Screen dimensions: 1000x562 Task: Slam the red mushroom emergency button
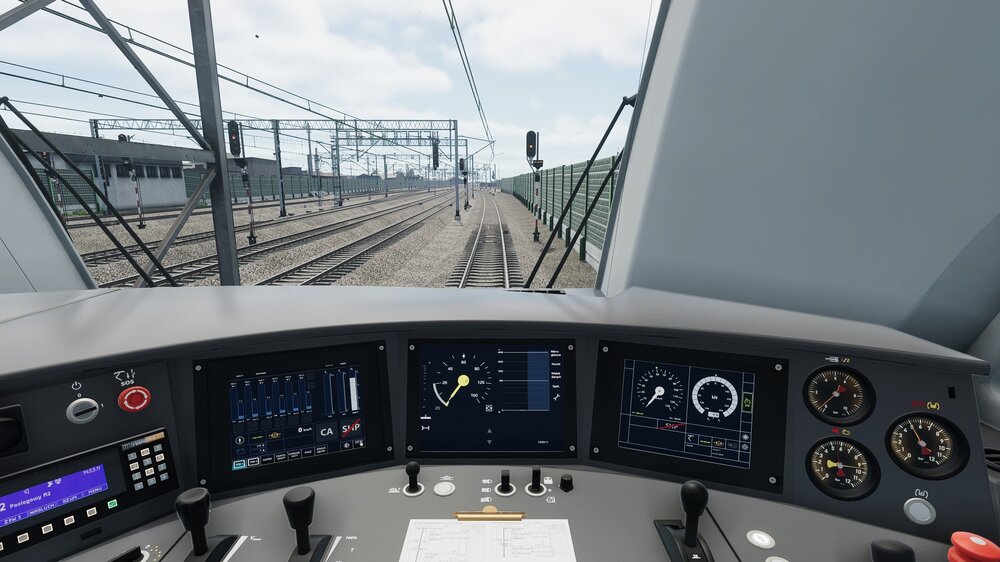click(x=970, y=547)
